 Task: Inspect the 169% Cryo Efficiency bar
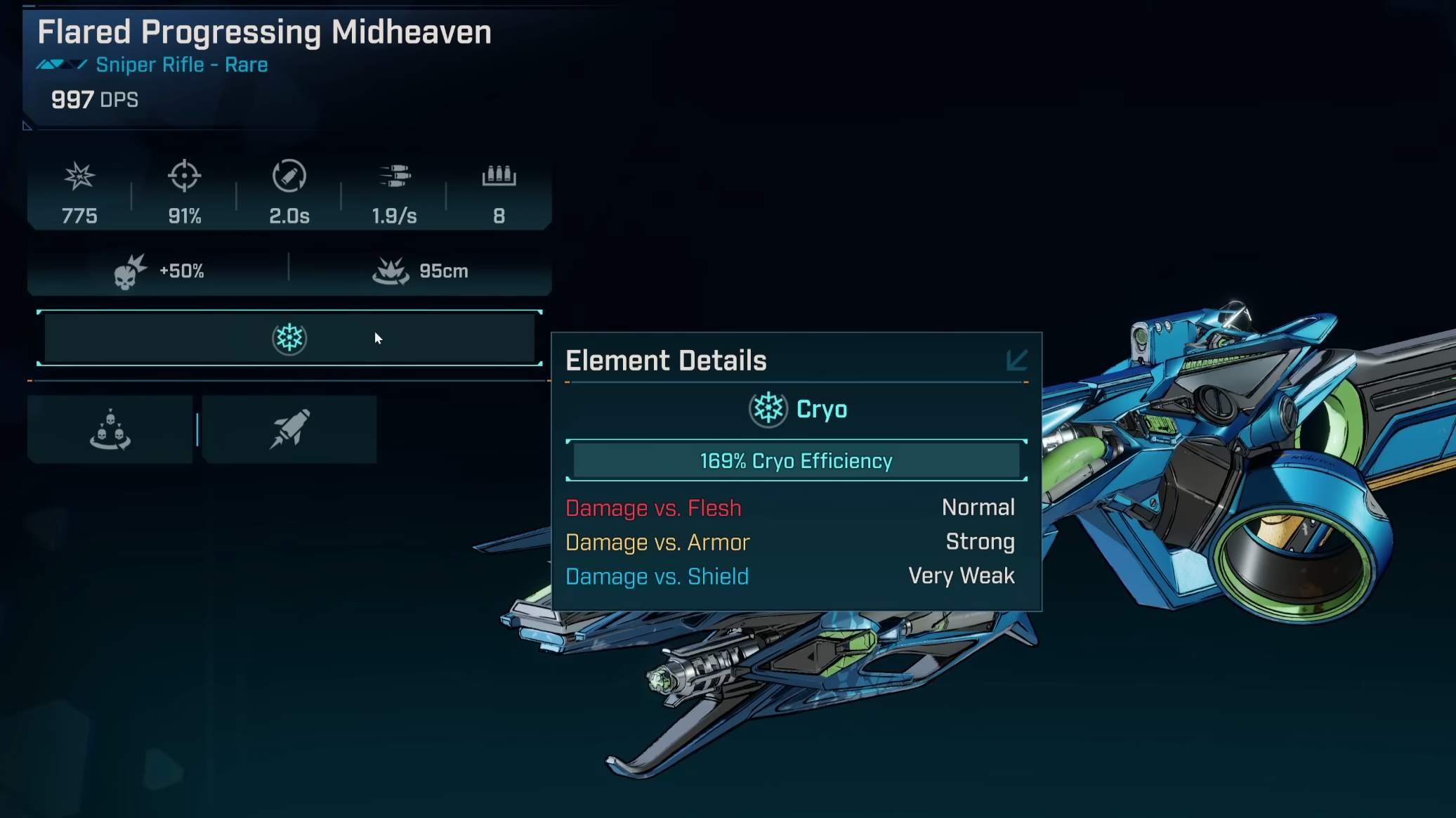click(x=796, y=461)
